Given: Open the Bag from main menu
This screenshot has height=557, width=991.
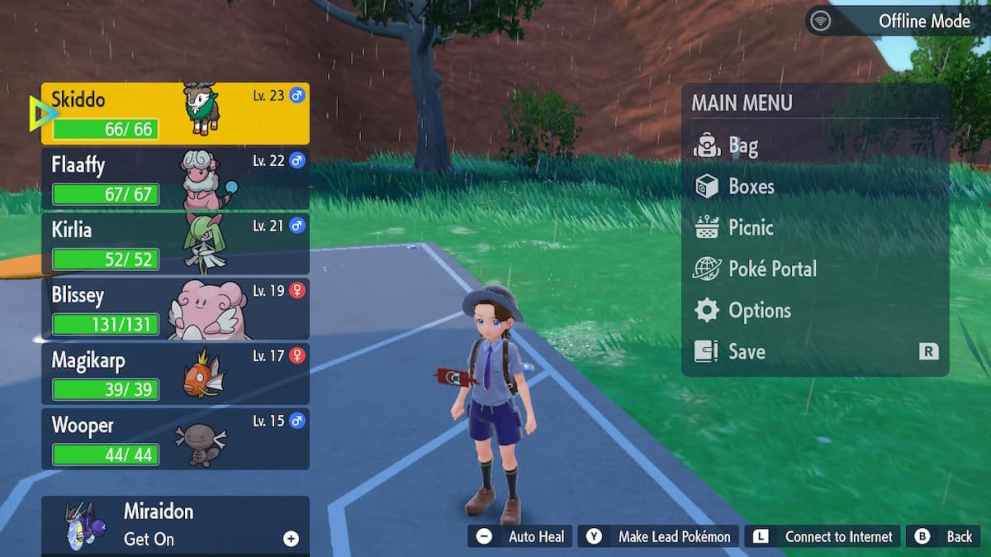Looking at the screenshot, I should [742, 146].
